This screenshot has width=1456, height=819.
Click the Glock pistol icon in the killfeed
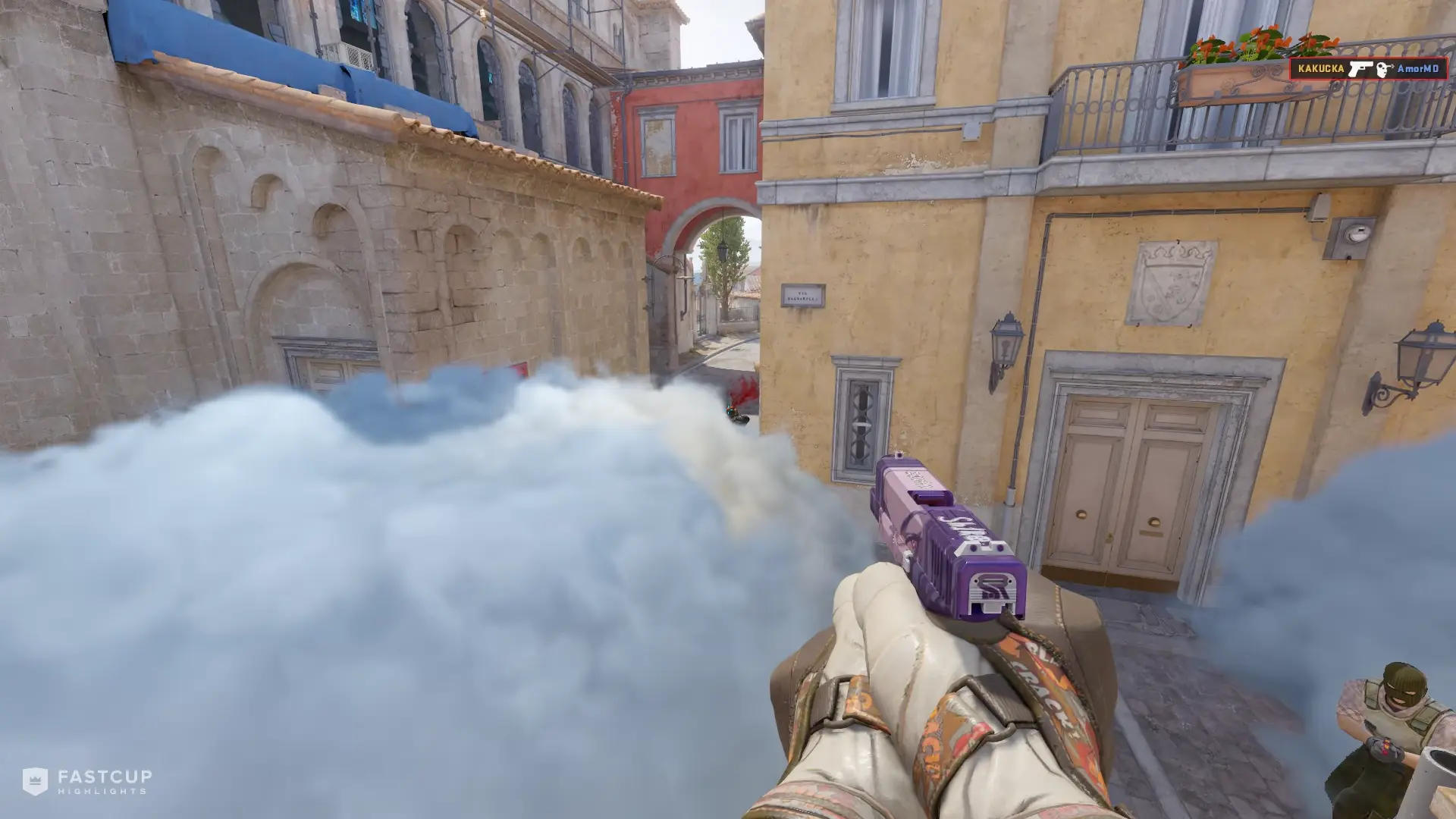(1360, 69)
